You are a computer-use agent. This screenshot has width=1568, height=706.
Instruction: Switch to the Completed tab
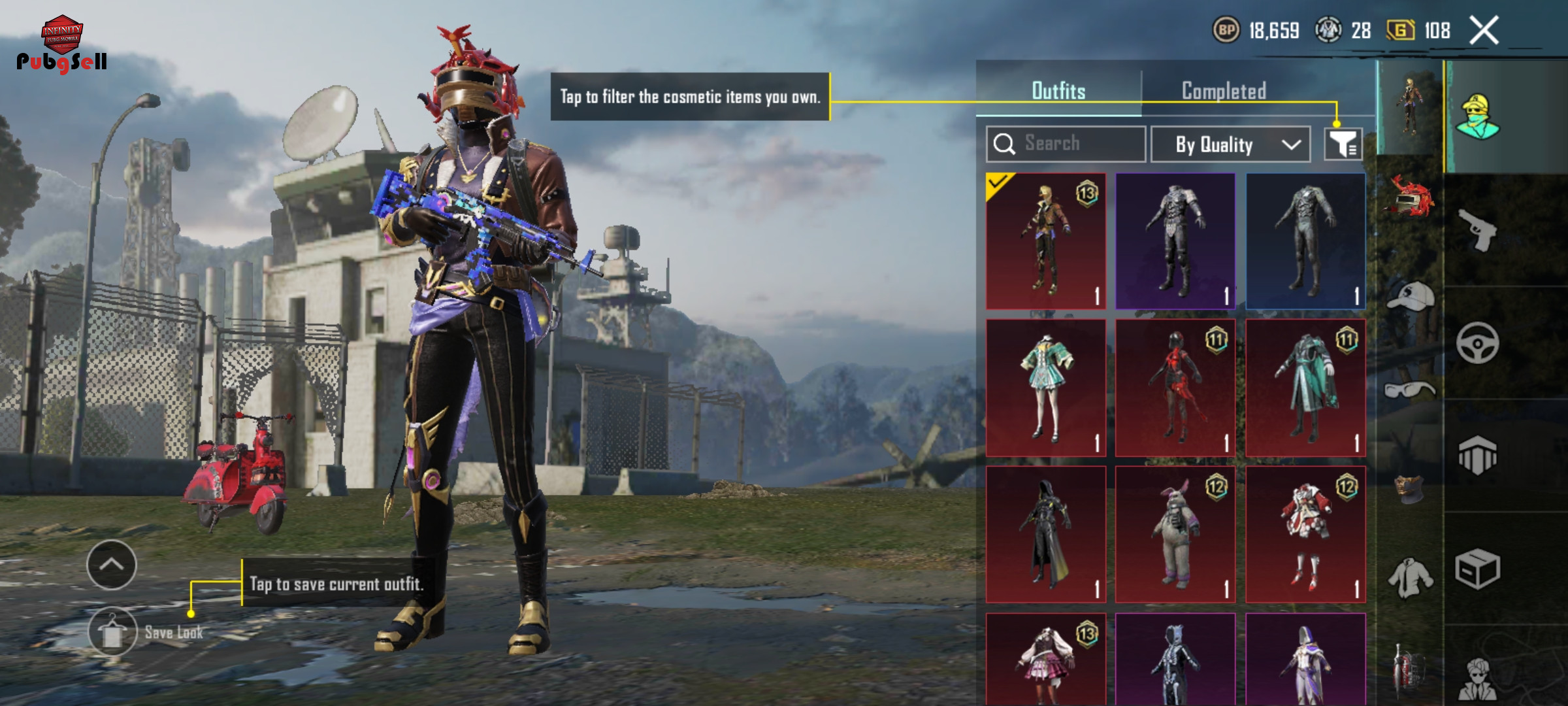(x=1224, y=91)
